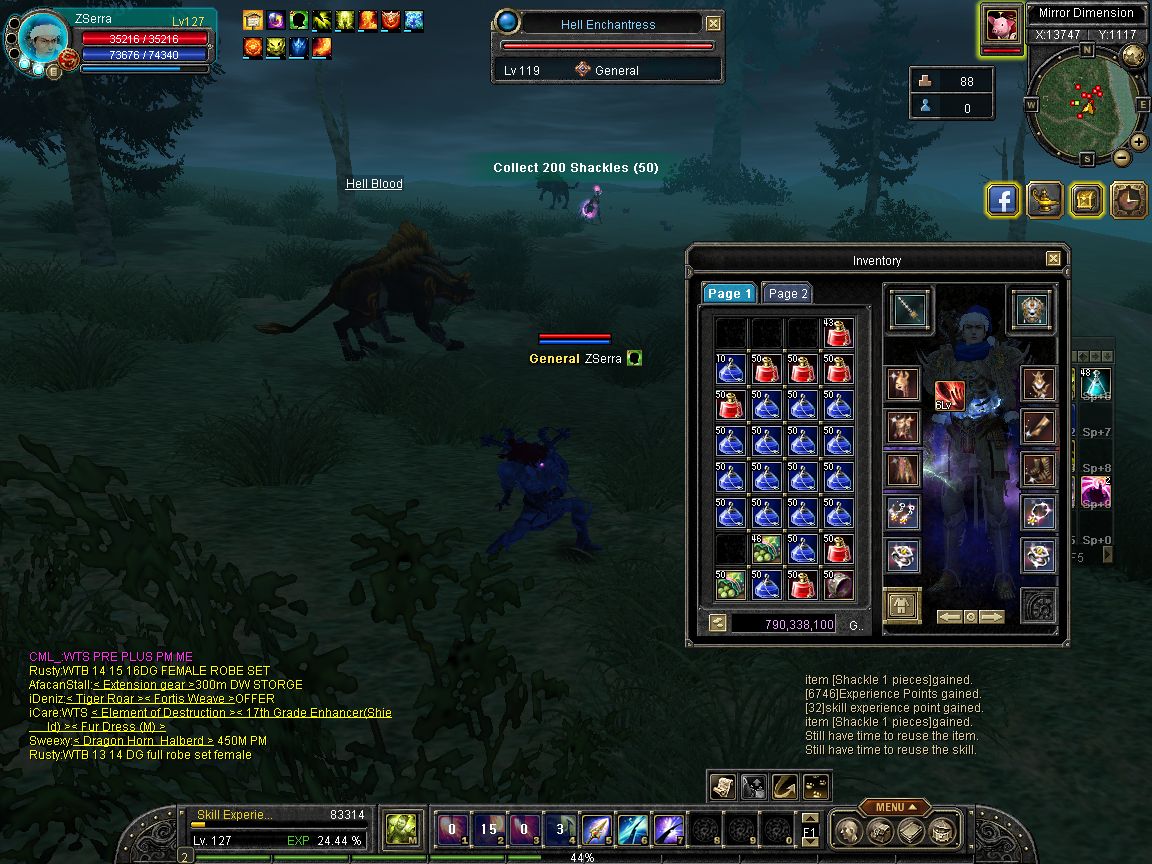Select inventory Page 1 tab

click(728, 293)
